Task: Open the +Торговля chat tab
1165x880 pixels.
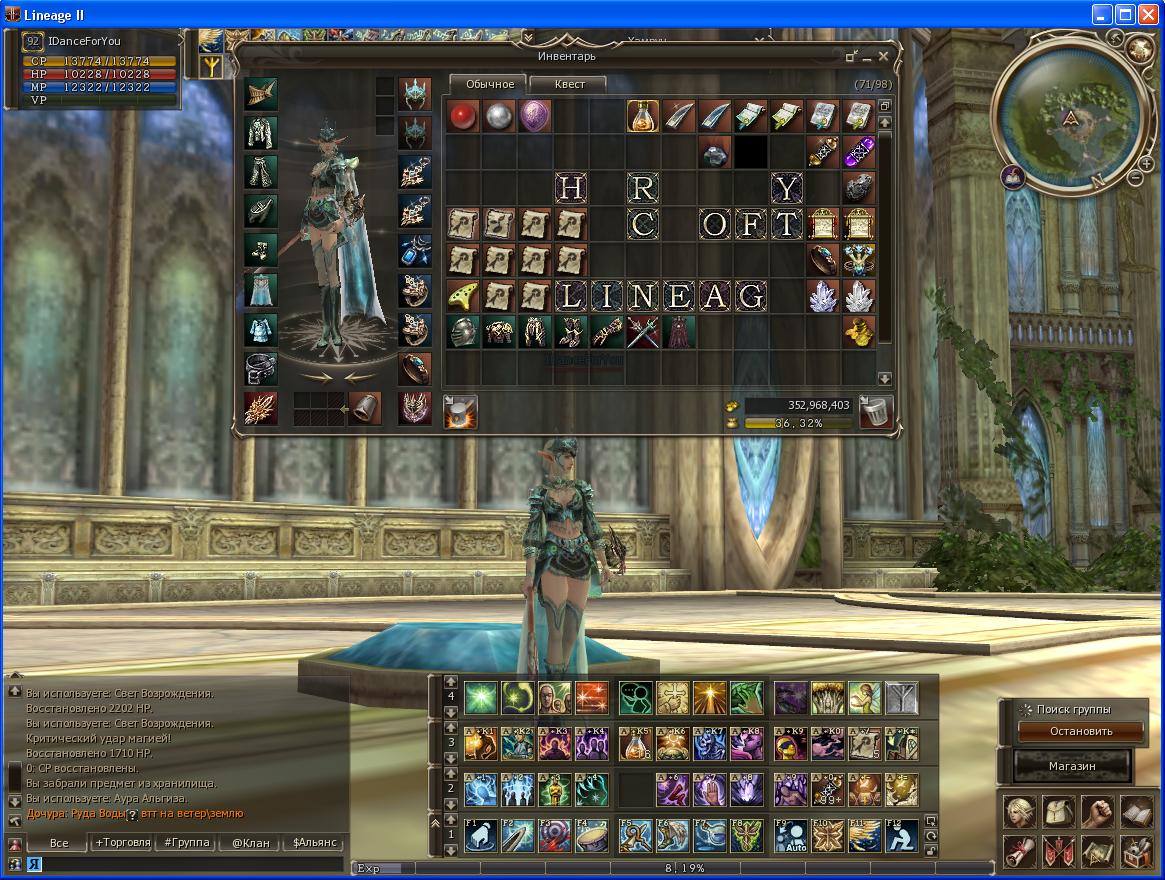Action: [x=122, y=843]
